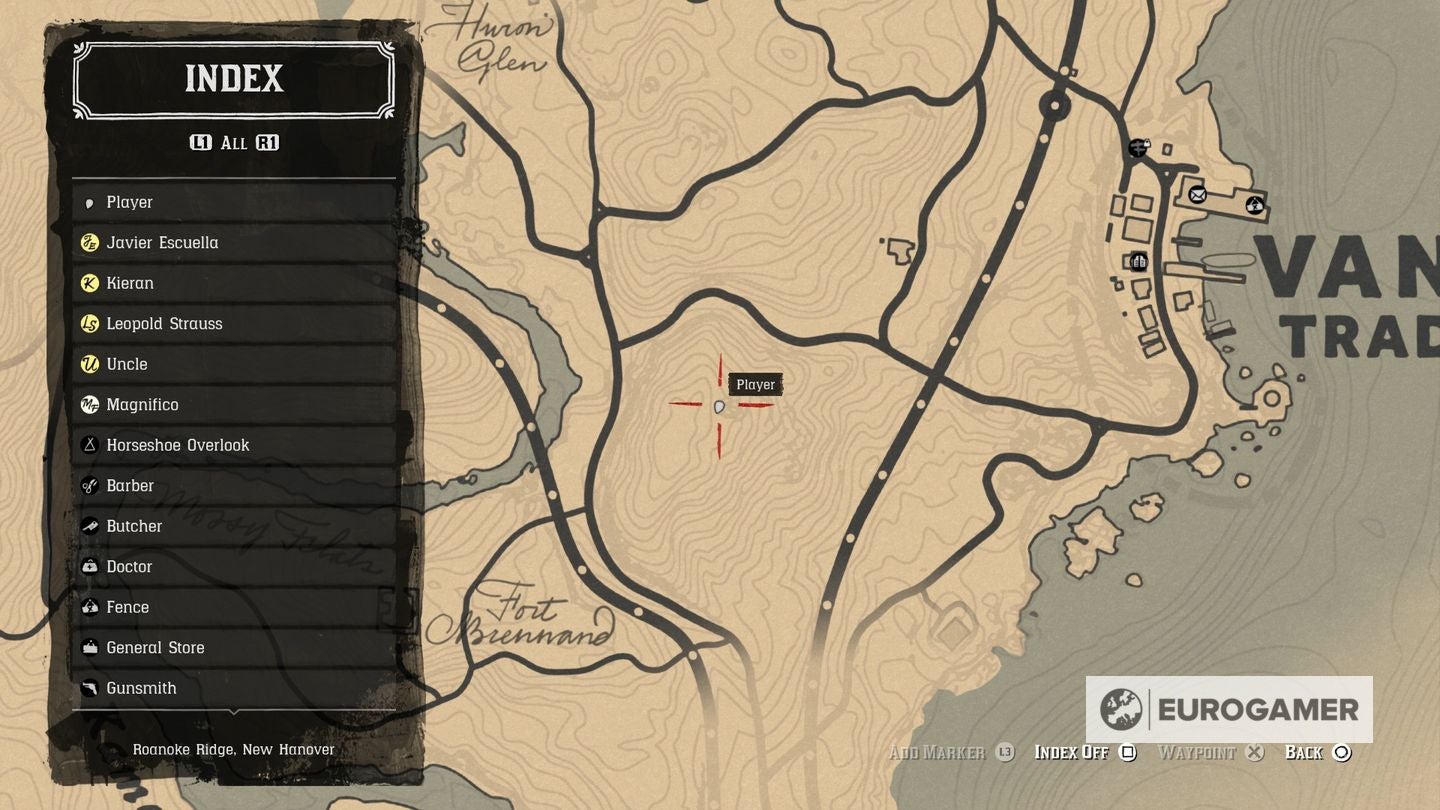The image size is (1440, 810).
Task: Click the Roanoke Ridge, New Hanover label
Action: [x=233, y=748]
